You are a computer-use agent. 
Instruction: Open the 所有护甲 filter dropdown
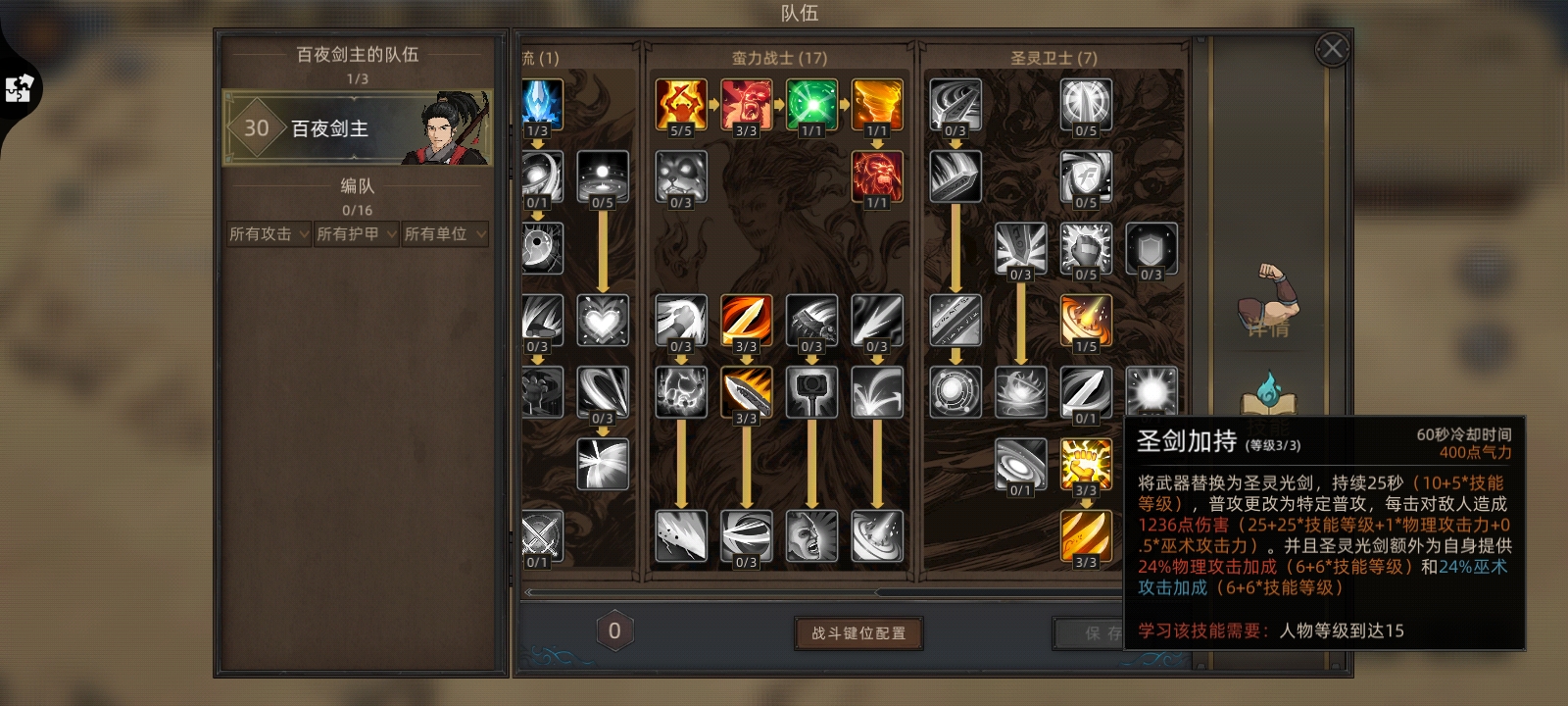355,233
